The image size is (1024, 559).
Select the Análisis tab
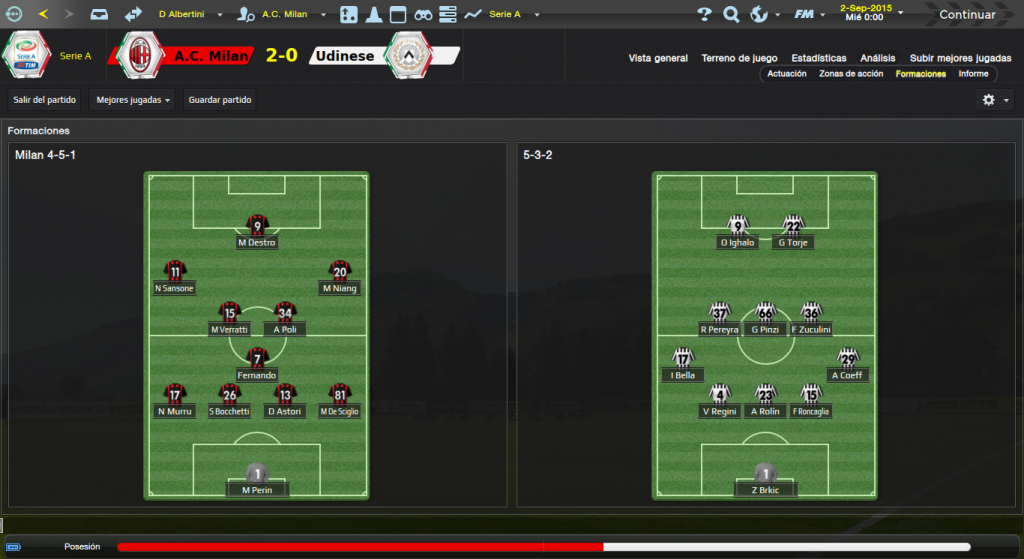pos(877,58)
